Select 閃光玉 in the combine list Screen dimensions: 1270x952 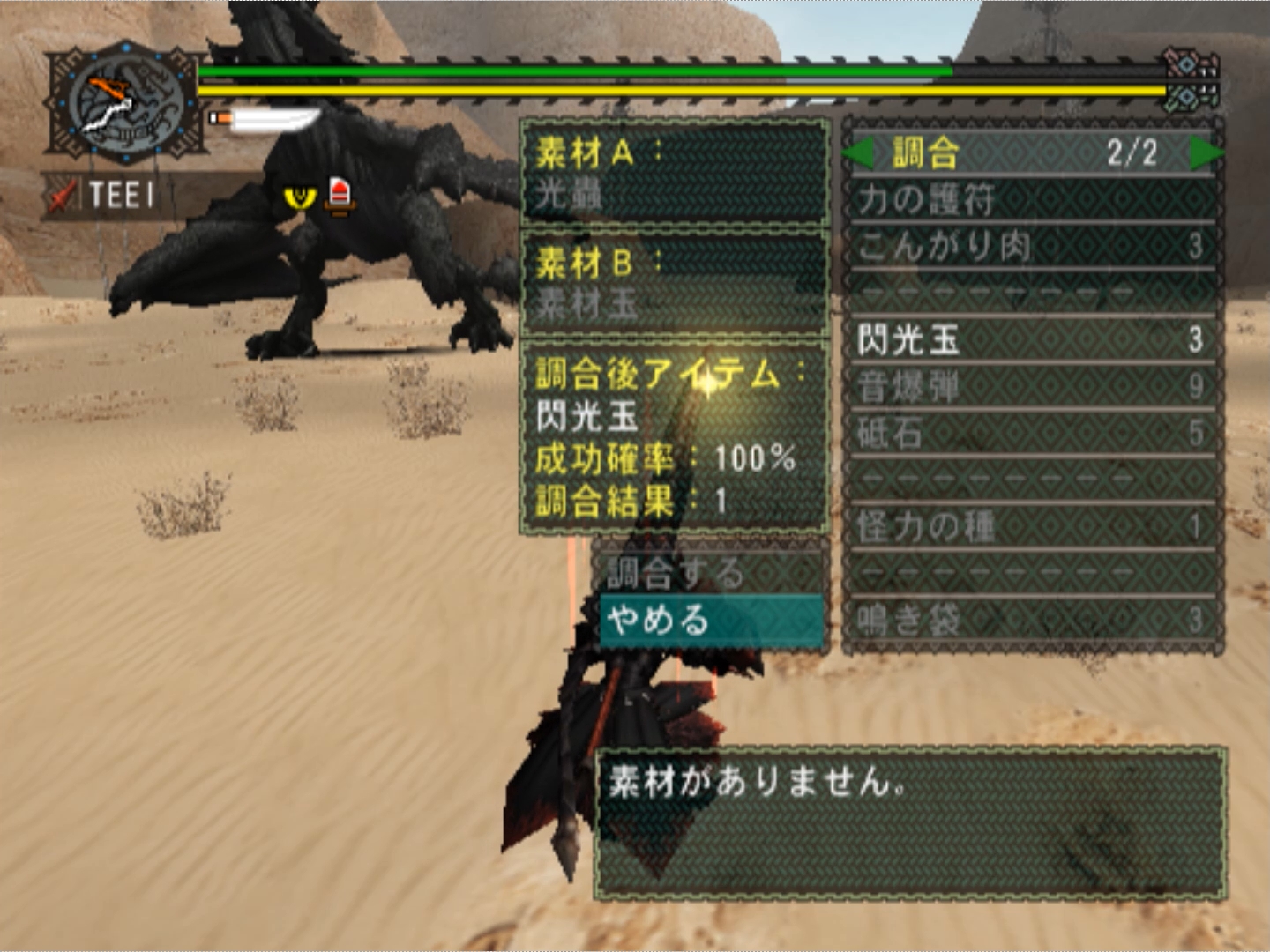pyautogui.click(x=1032, y=339)
